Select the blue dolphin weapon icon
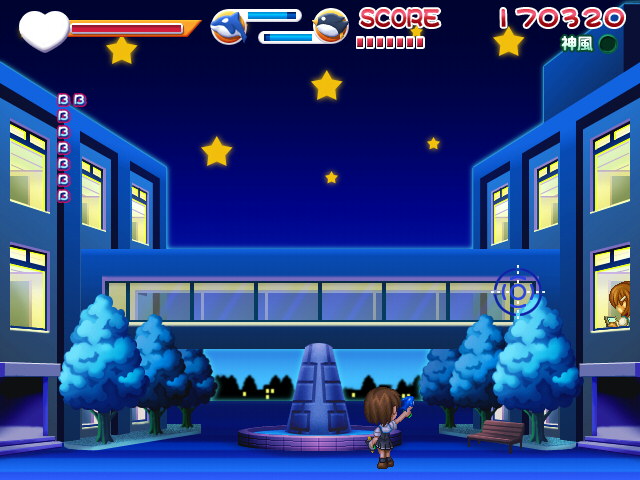 [228, 26]
